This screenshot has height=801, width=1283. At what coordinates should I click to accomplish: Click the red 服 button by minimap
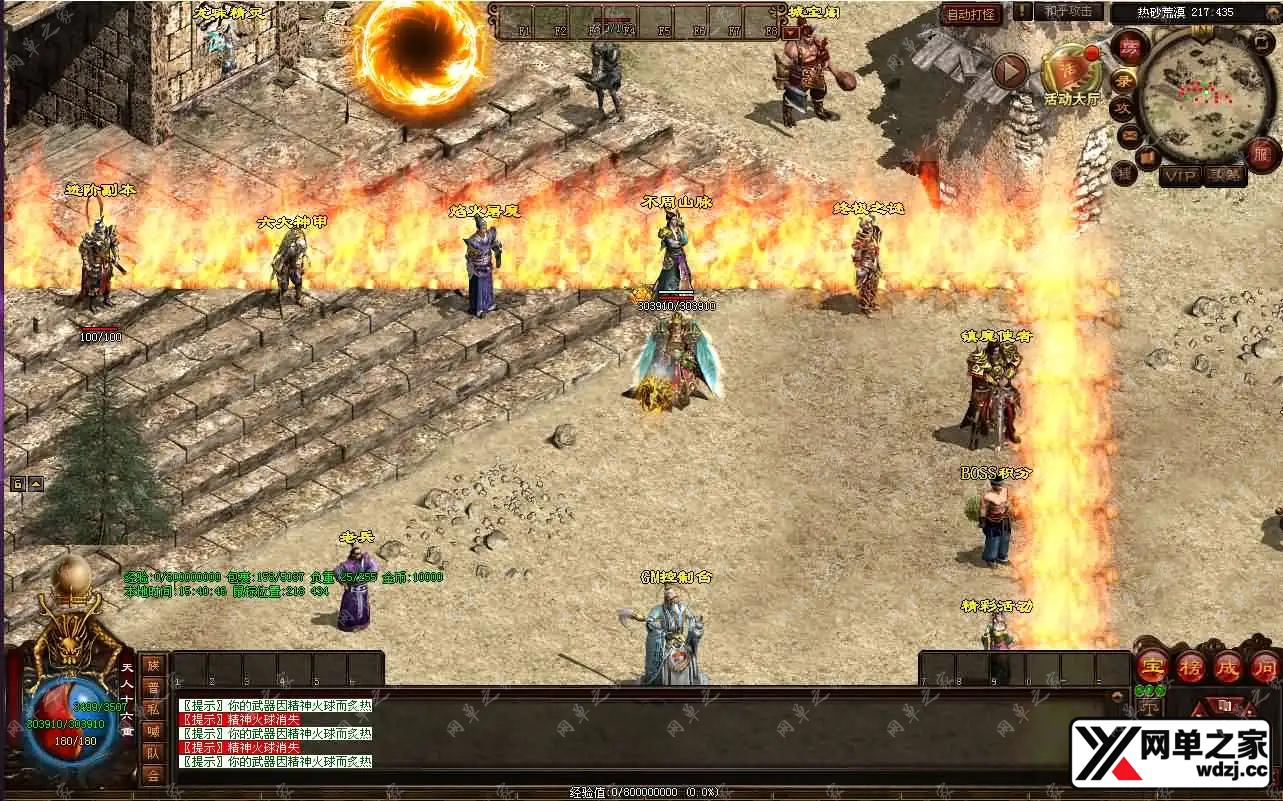(x=1262, y=154)
